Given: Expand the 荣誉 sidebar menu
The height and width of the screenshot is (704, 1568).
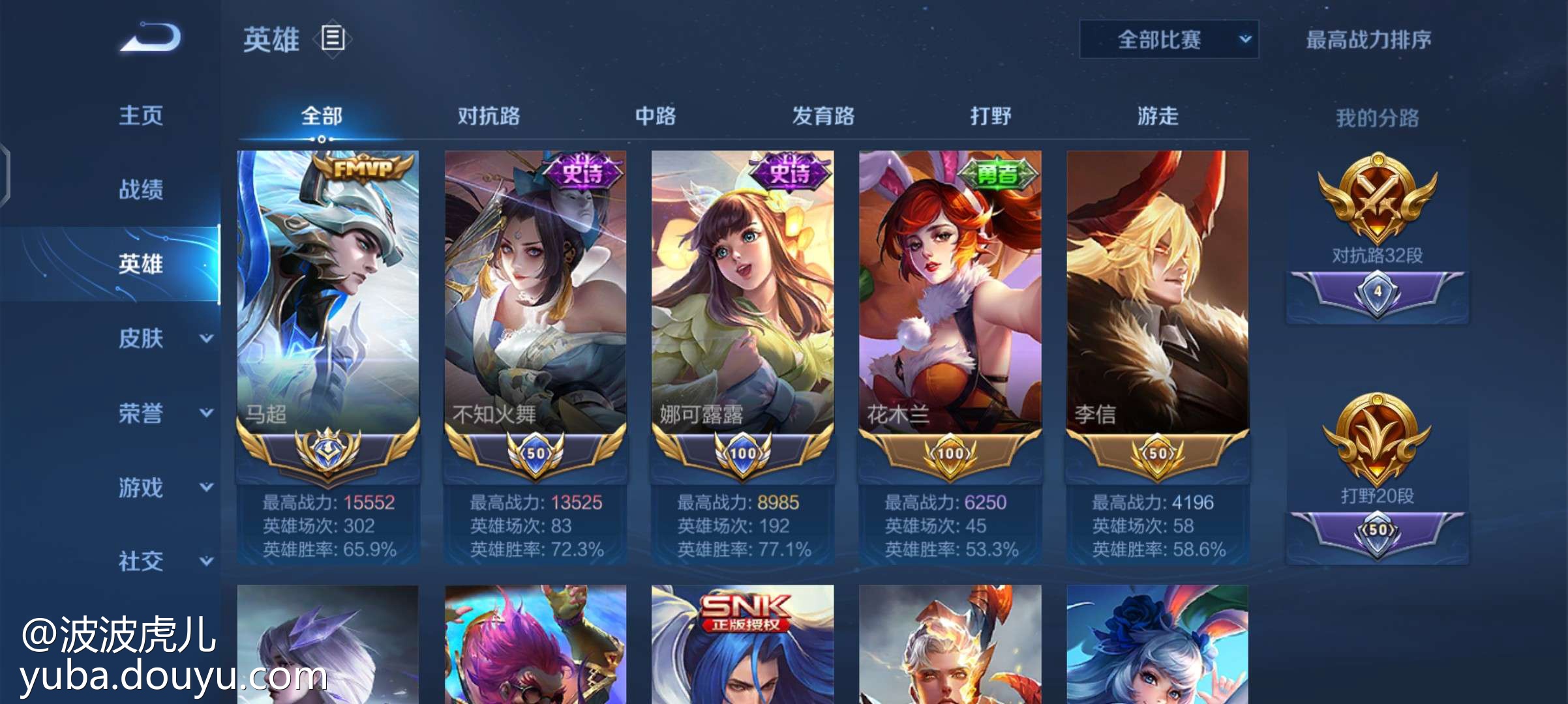Looking at the screenshot, I should (163, 413).
